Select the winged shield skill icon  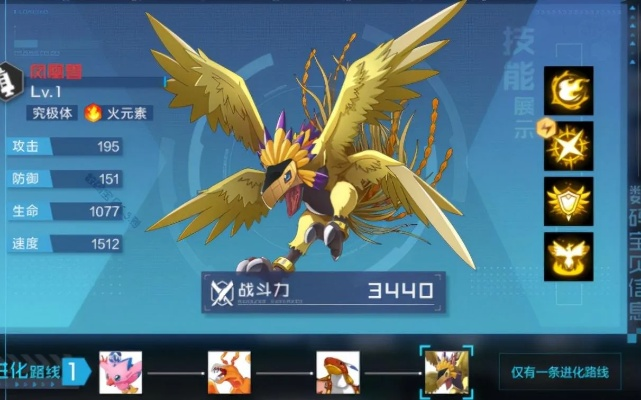(569, 201)
